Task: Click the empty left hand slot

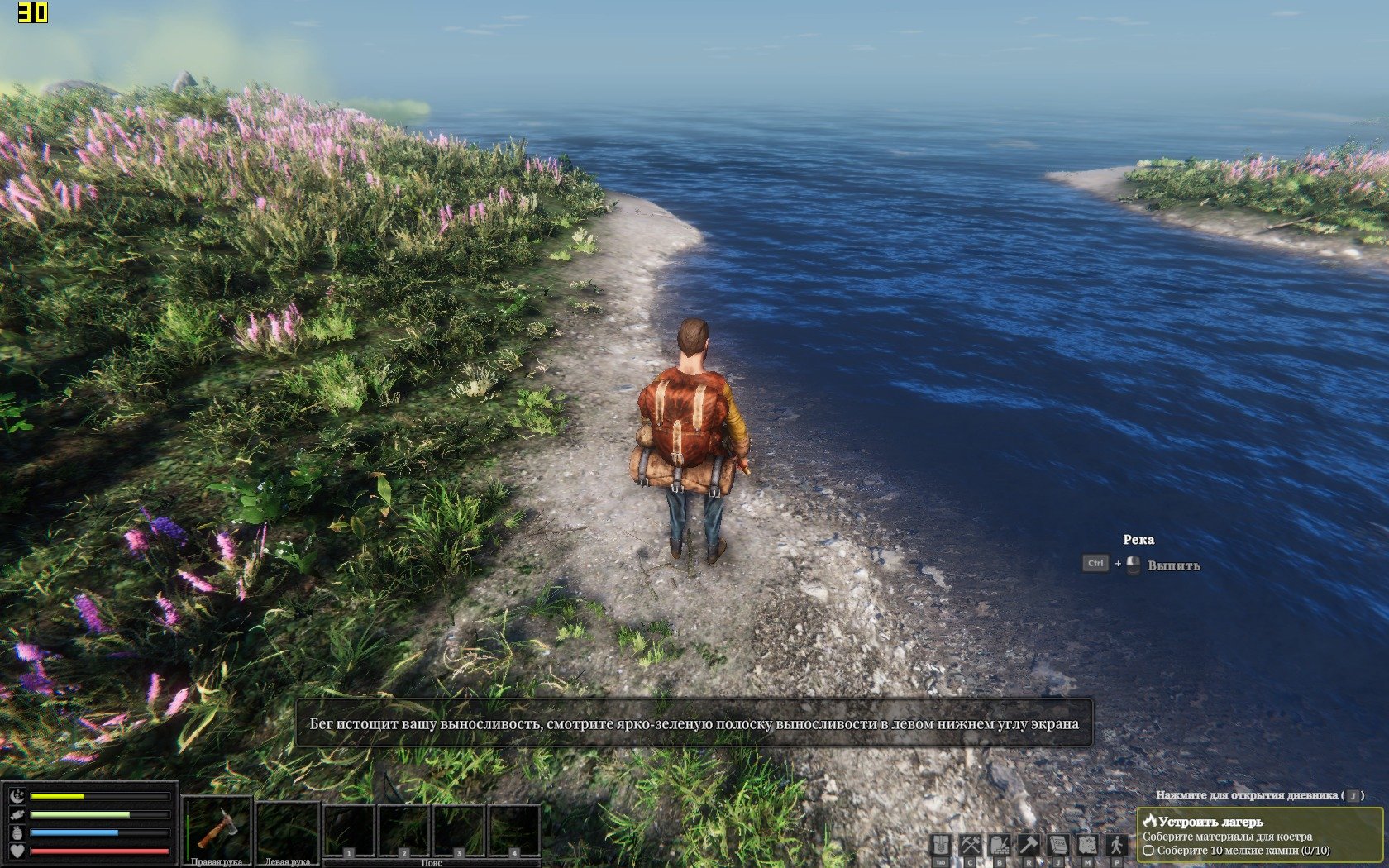Action: pyautogui.click(x=288, y=828)
